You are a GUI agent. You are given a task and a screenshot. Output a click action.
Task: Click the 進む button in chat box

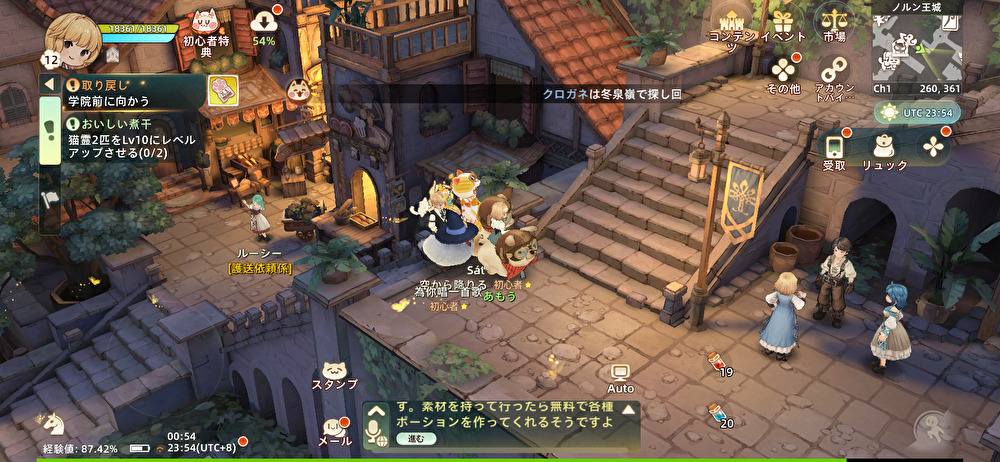[x=415, y=438]
